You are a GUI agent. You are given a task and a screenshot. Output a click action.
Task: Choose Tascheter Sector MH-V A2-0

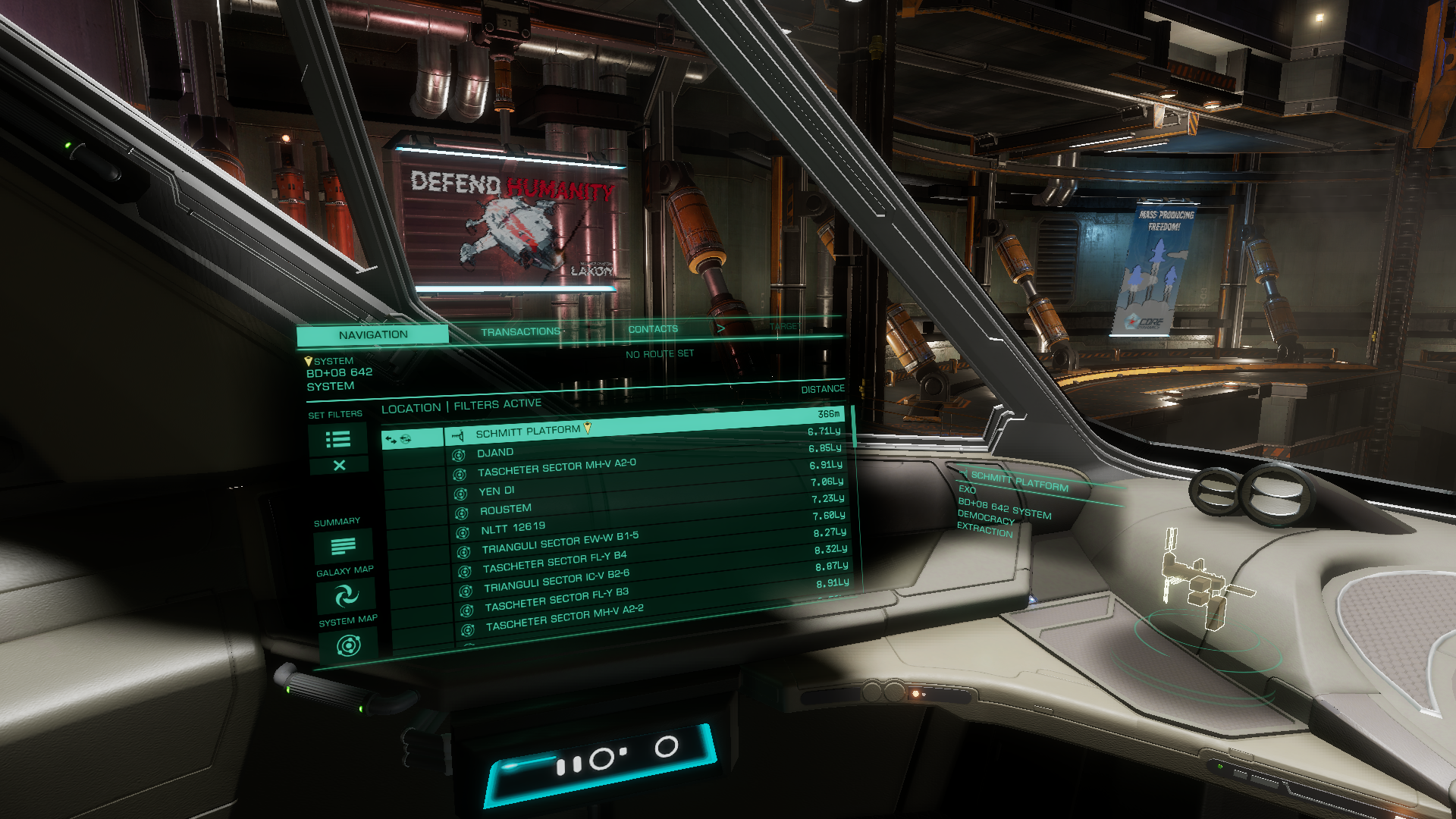(557, 468)
